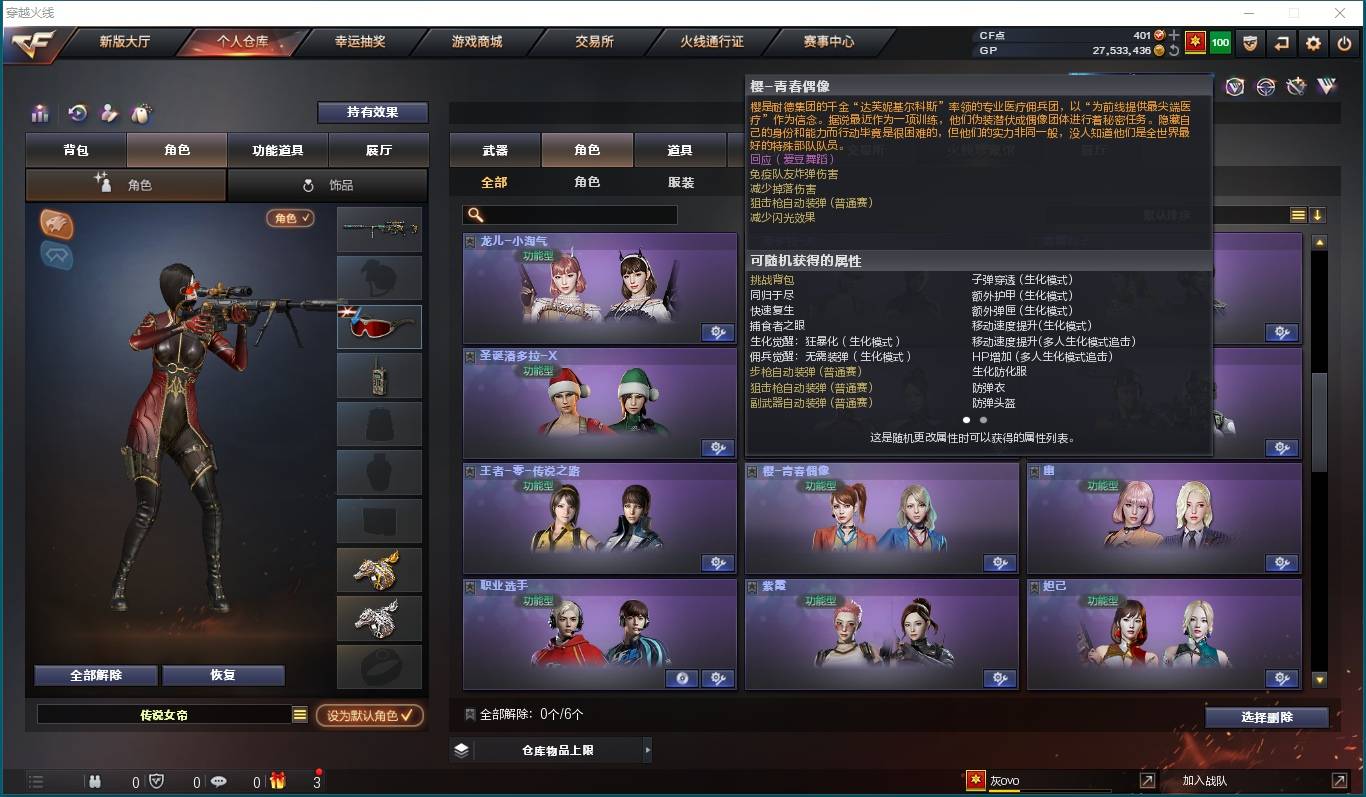Click the stacked-layers icon beside 仓库物品上限

point(461,748)
